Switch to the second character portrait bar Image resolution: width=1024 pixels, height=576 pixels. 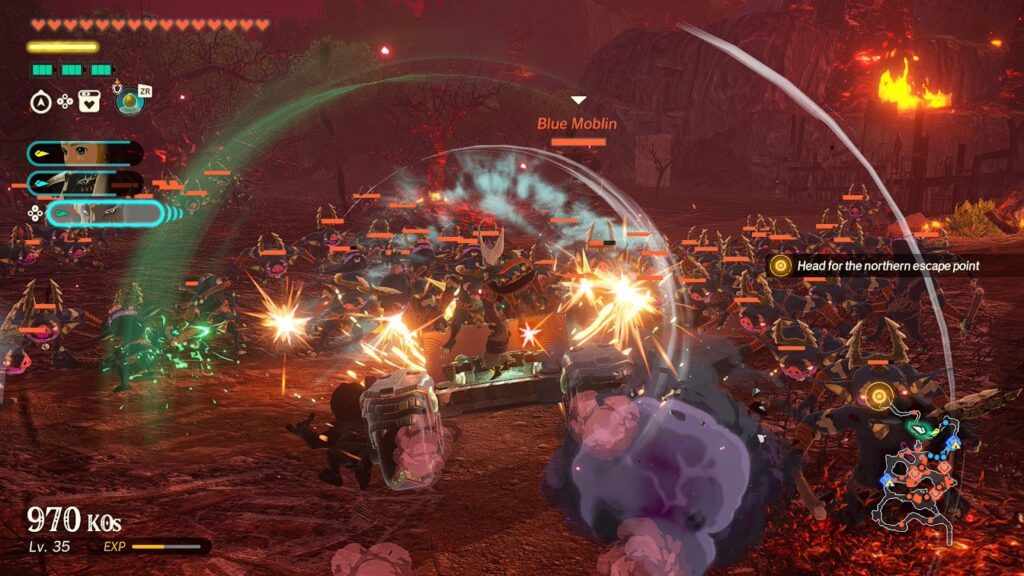(84, 183)
